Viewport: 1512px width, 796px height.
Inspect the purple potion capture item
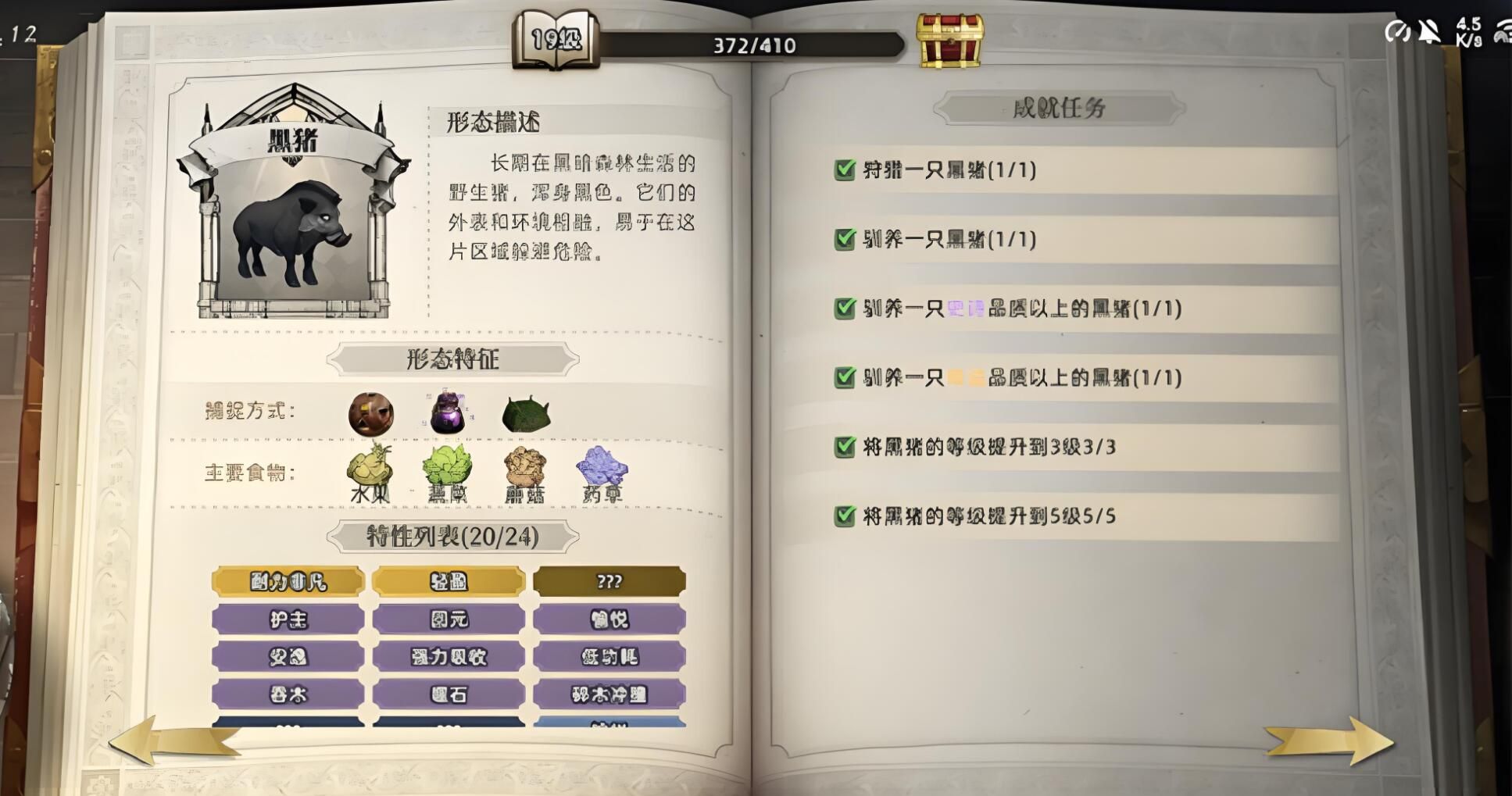[x=448, y=413]
